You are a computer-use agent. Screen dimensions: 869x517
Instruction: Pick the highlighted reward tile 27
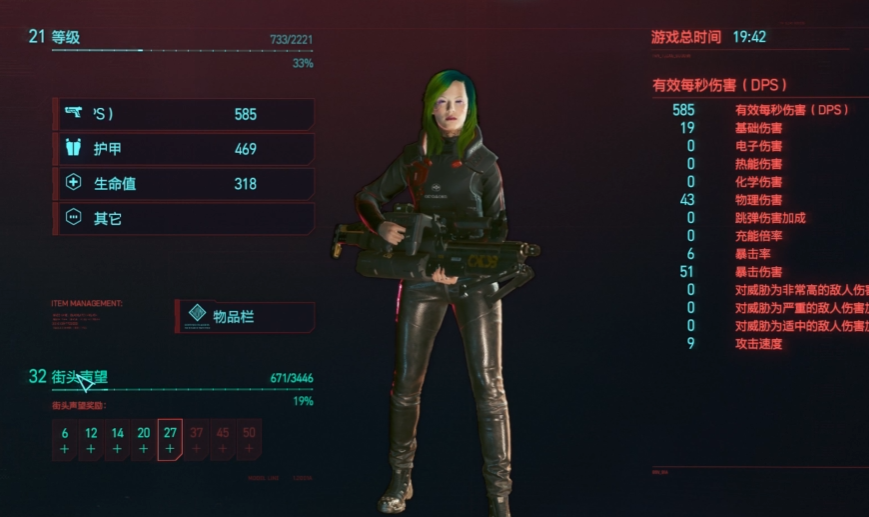coord(170,440)
